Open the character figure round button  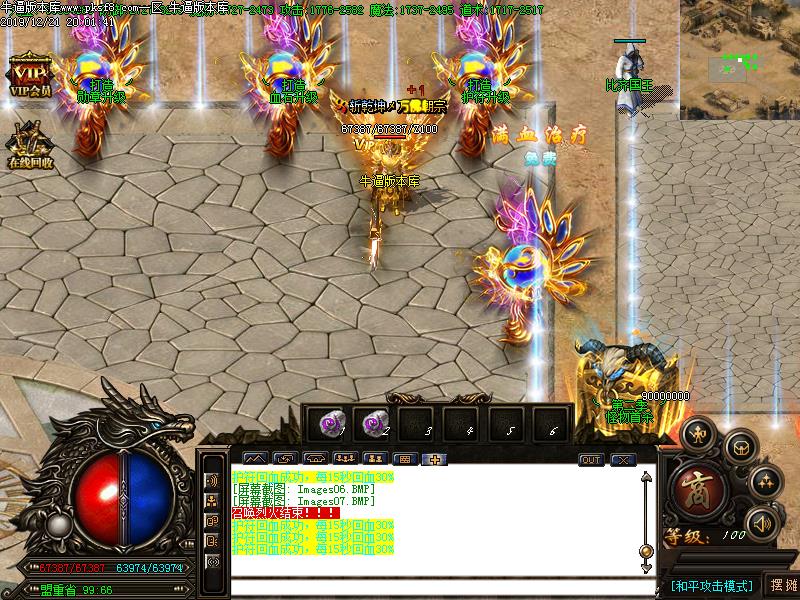point(700,432)
